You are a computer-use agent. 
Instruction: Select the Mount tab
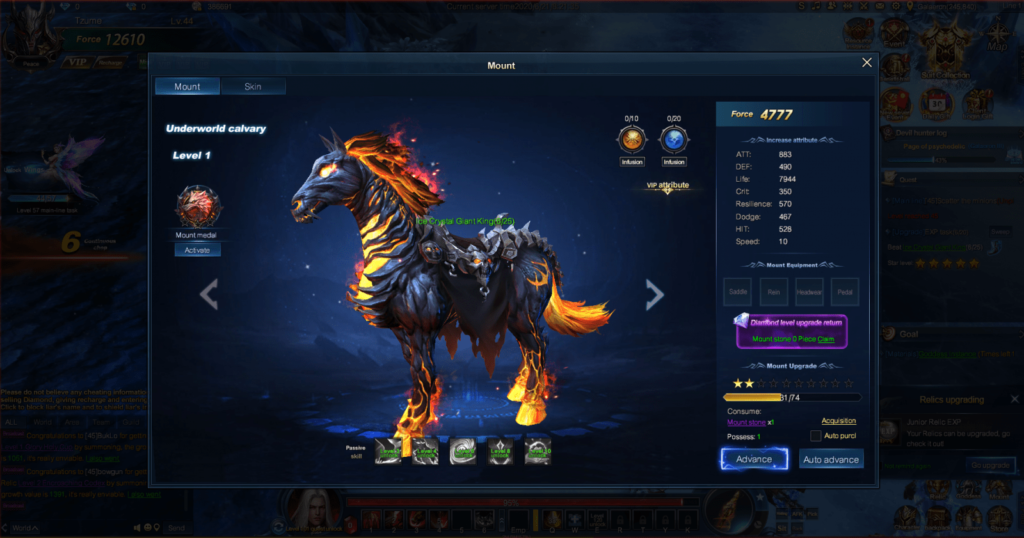[x=187, y=87]
